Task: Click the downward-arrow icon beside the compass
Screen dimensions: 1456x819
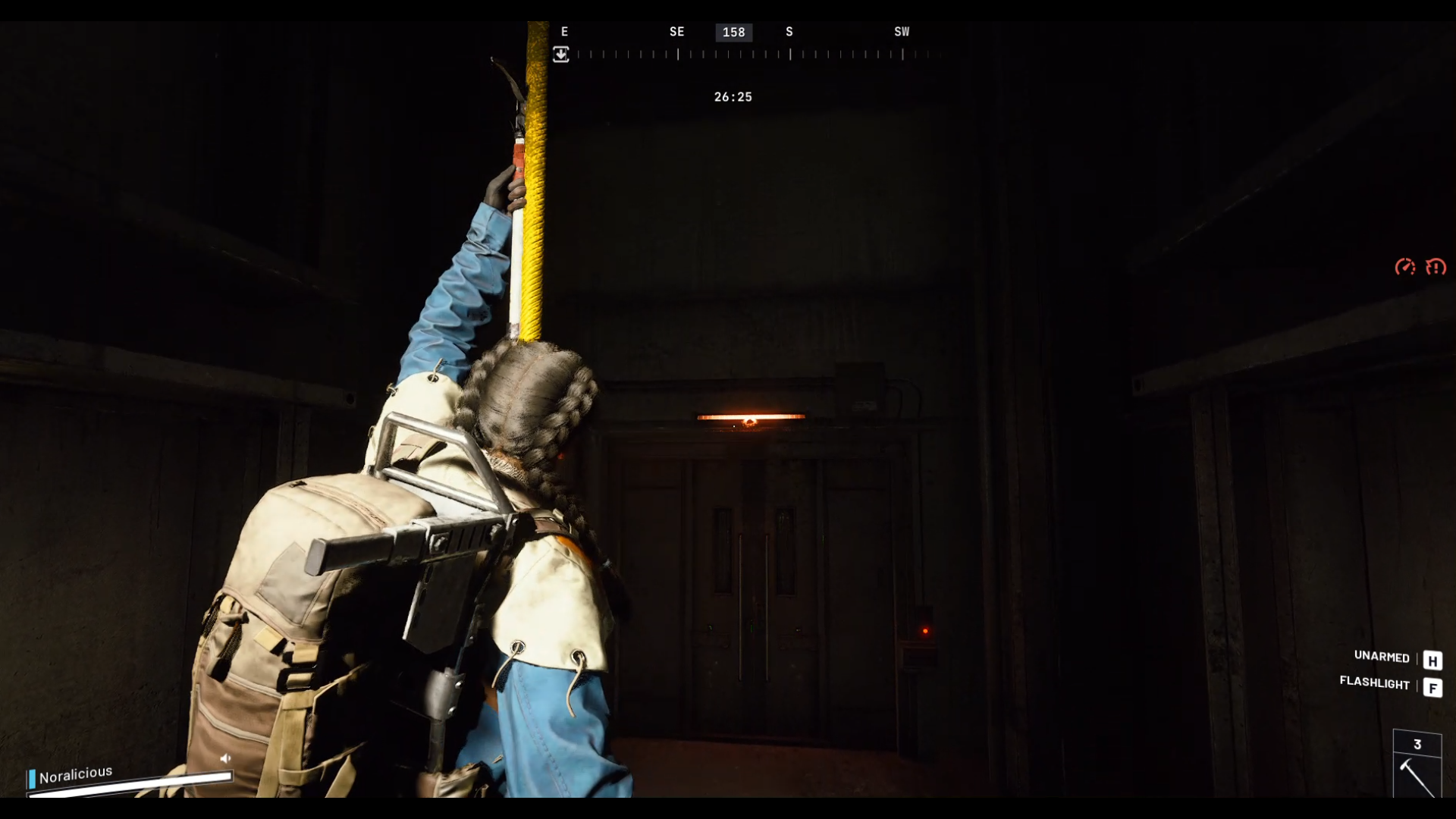Action: coord(560,55)
